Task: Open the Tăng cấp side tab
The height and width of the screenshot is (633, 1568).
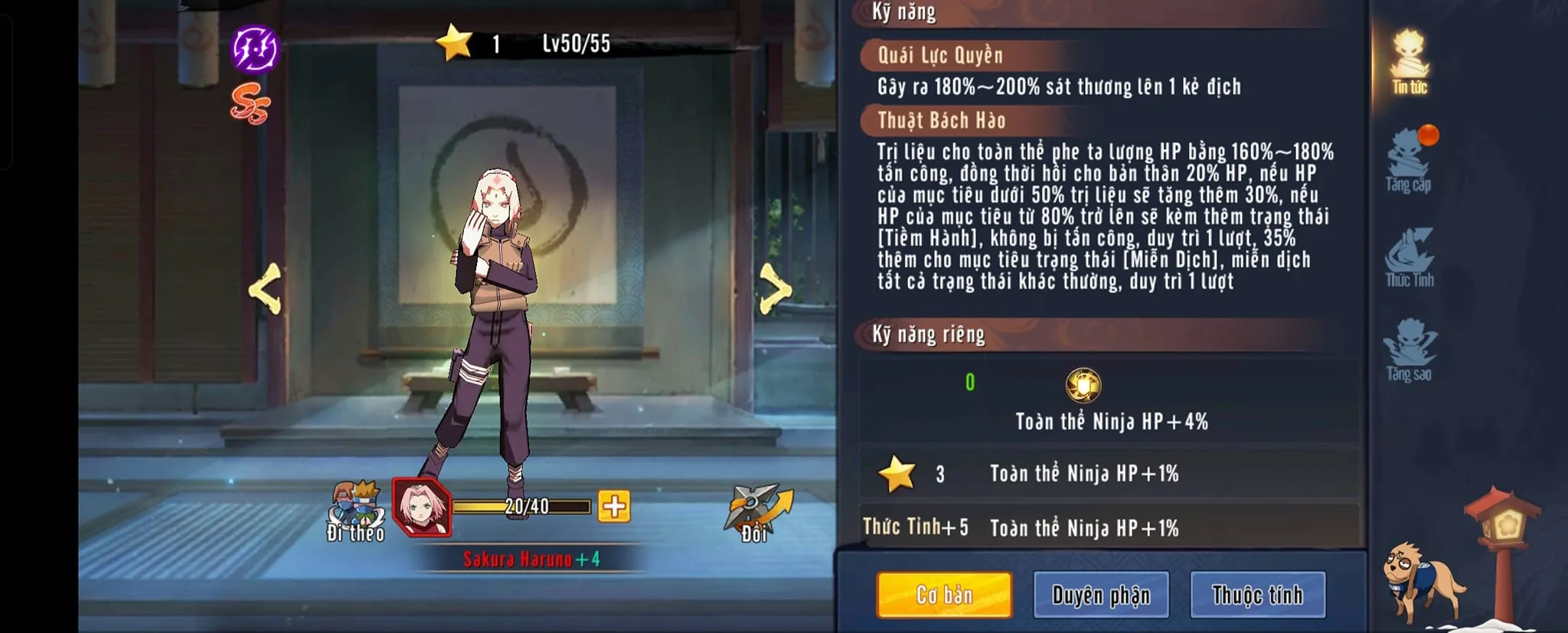Action: 1409,161
